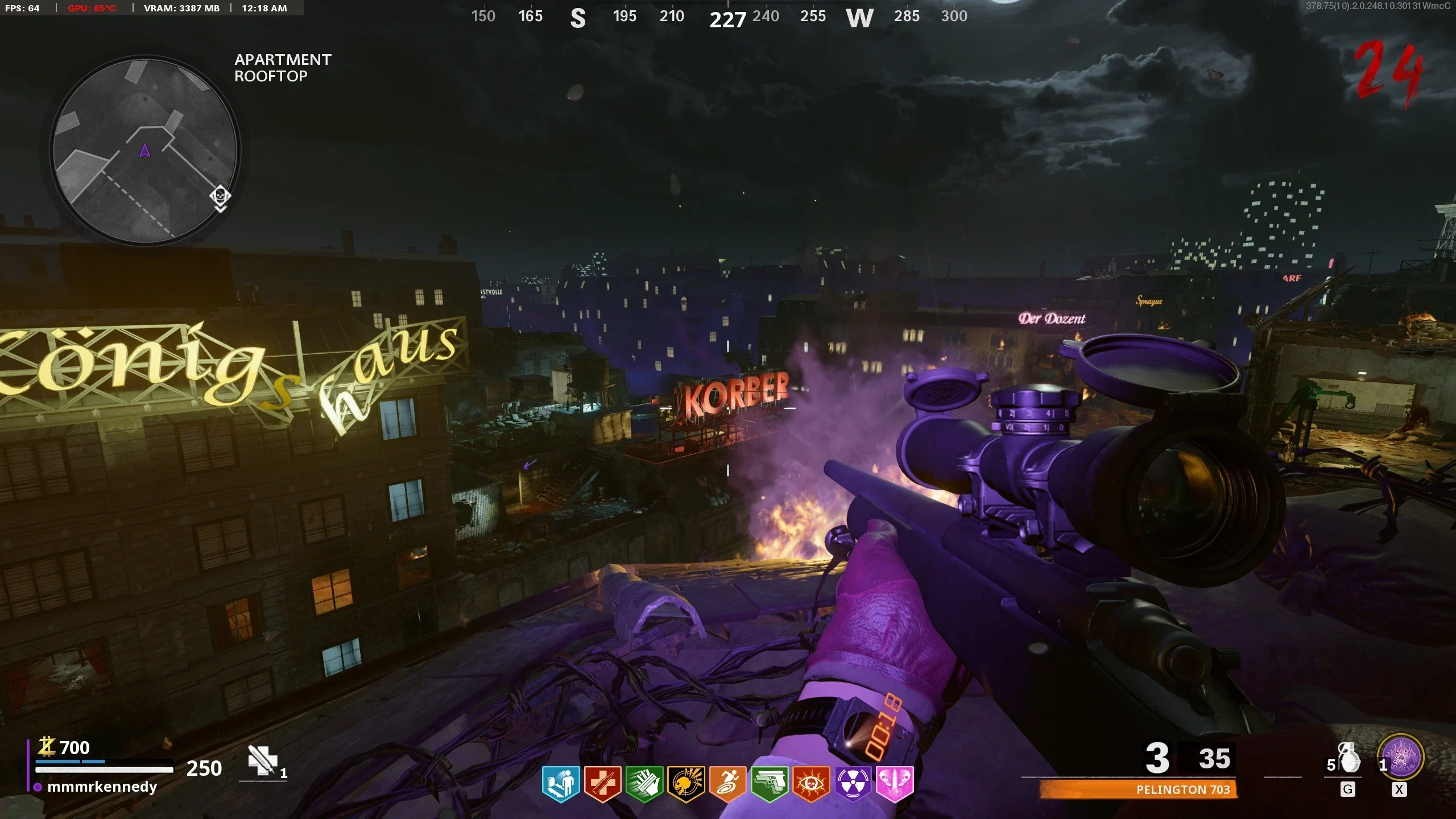Click the Mule Kick pistols perk
Viewport: 1456px width, 819px height.
click(770, 783)
